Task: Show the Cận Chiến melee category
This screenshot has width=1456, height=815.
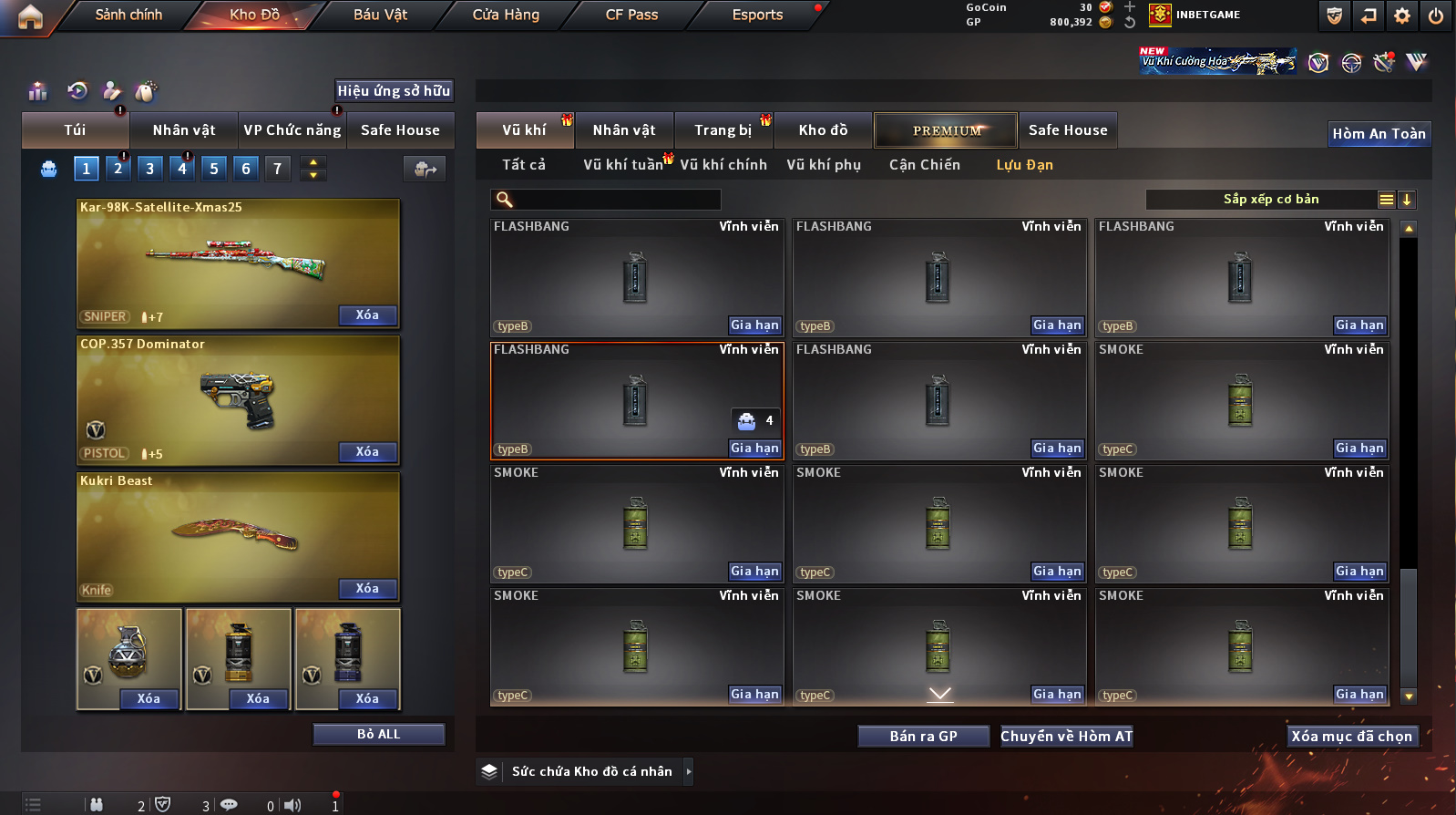Action: 924,165
